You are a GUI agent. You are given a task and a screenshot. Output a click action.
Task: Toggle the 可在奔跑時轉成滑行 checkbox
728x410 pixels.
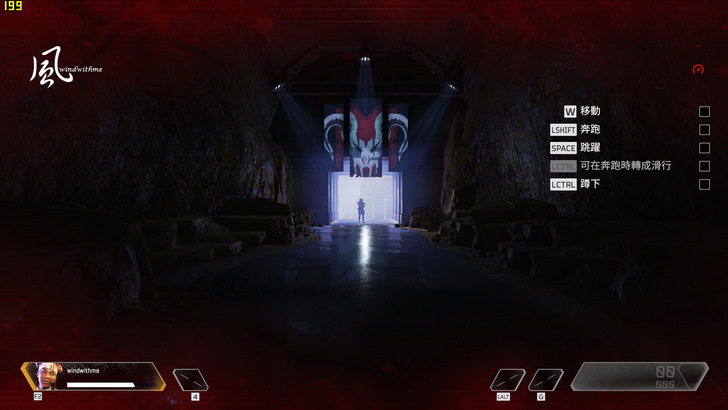click(704, 166)
